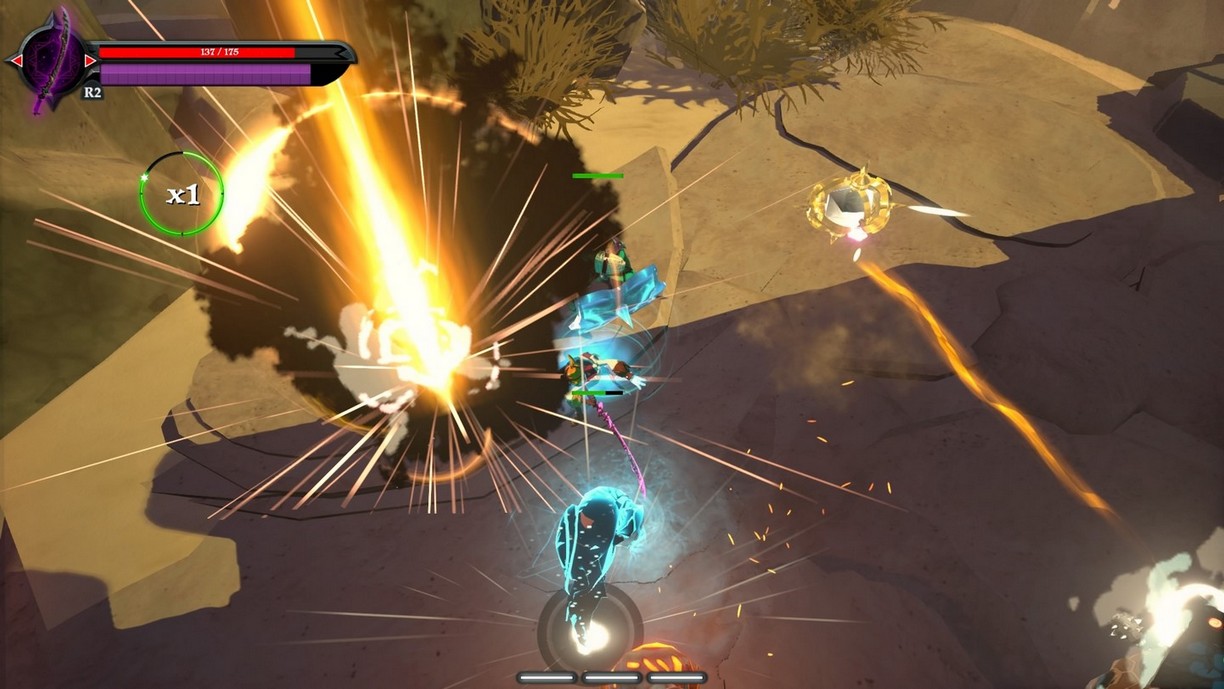Click the left red weapon-switch arrow
Viewport: 1224px width, 689px height.
click(x=16, y=62)
